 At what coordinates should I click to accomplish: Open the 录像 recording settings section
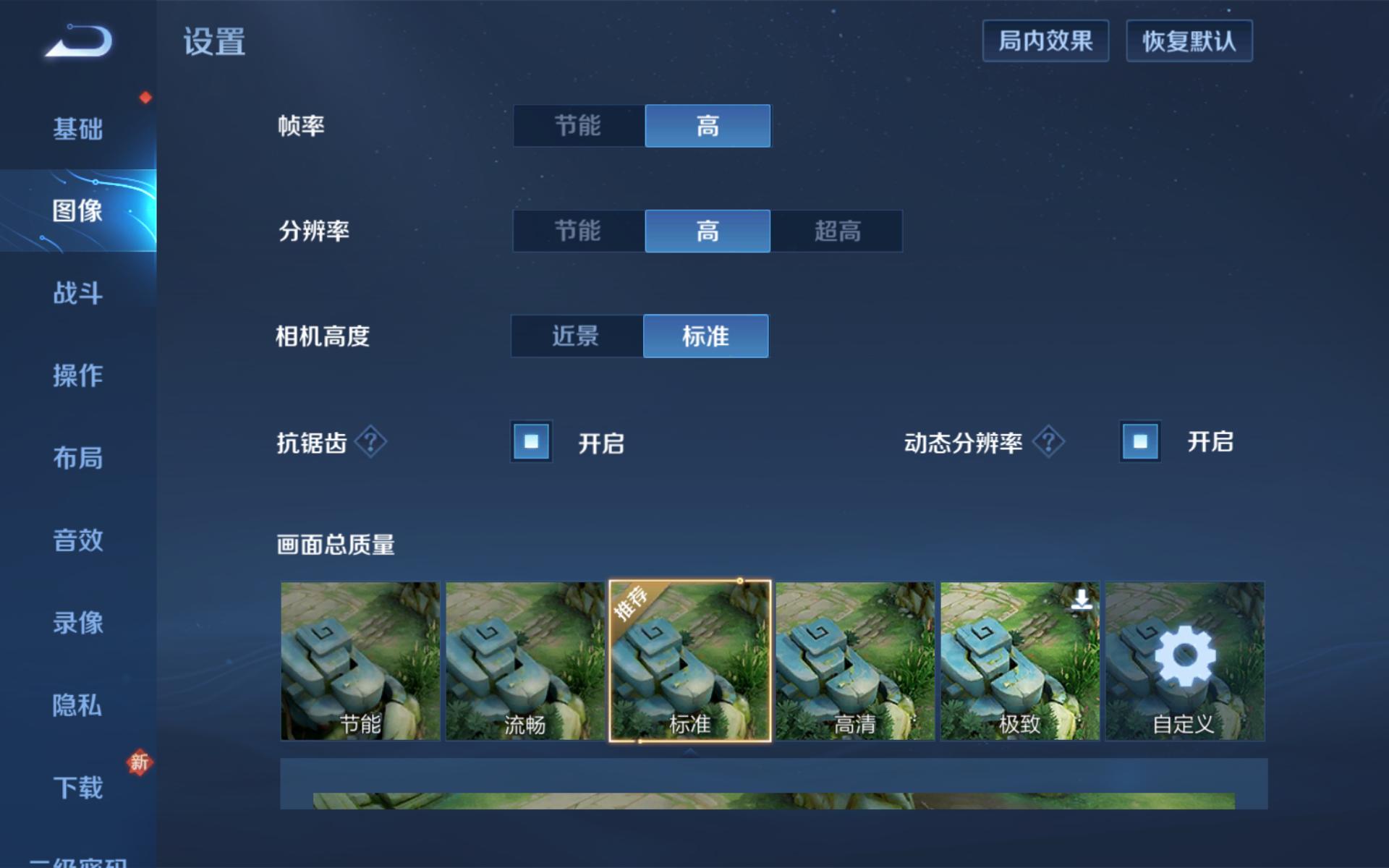coord(77,624)
